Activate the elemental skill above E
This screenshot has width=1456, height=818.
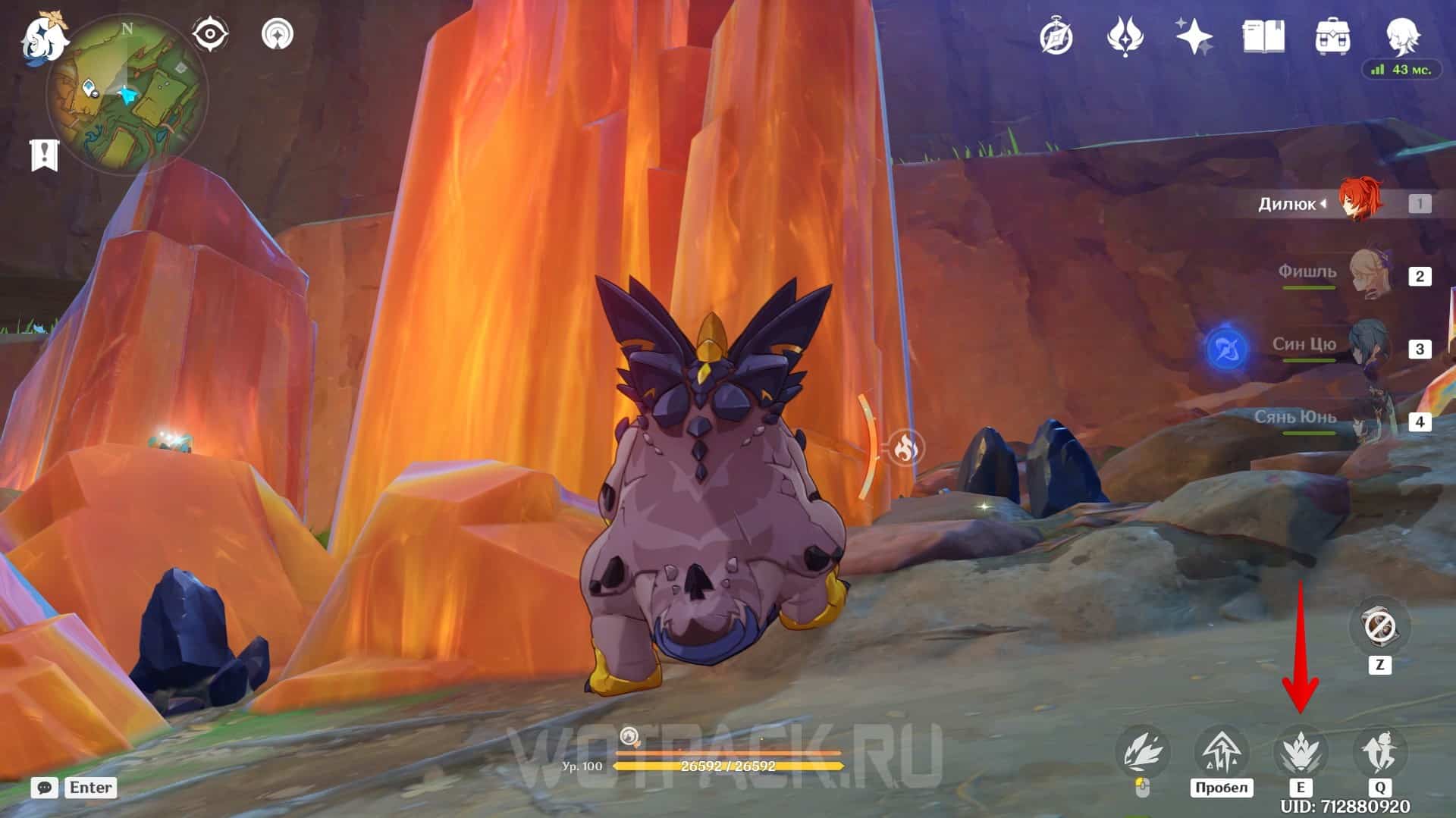point(1300,751)
